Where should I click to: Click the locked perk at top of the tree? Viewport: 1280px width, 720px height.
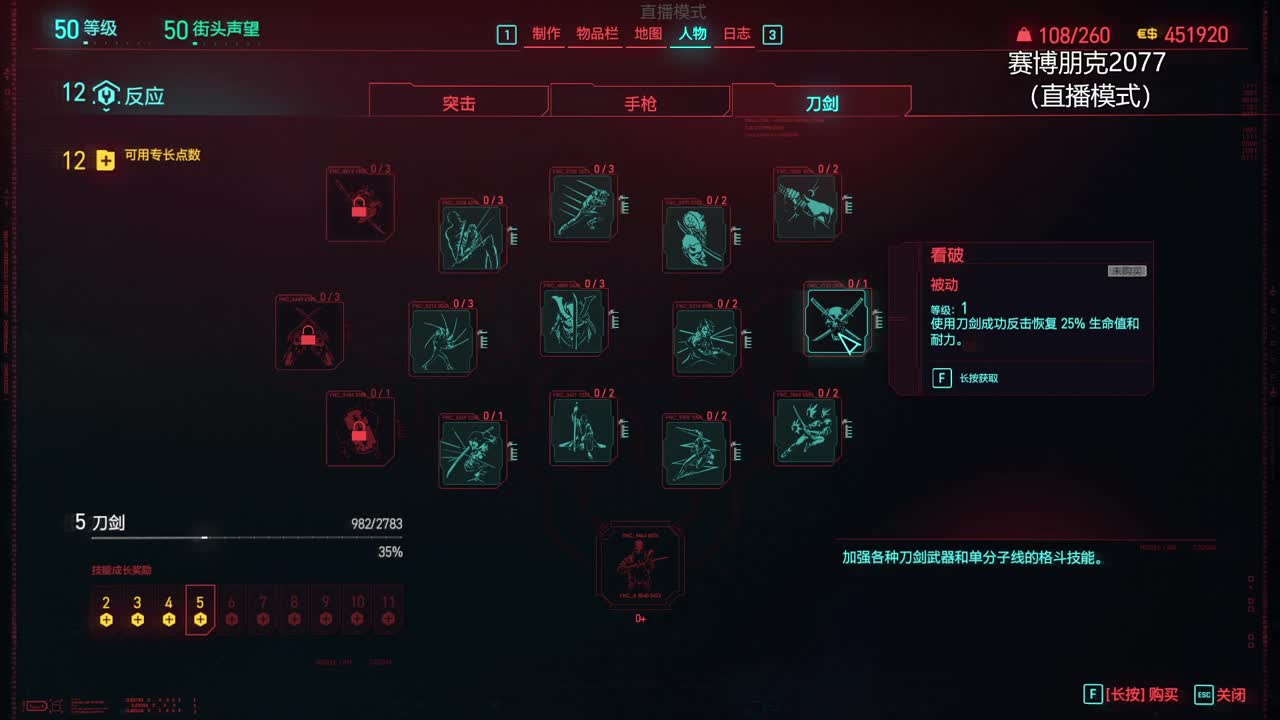(x=360, y=205)
